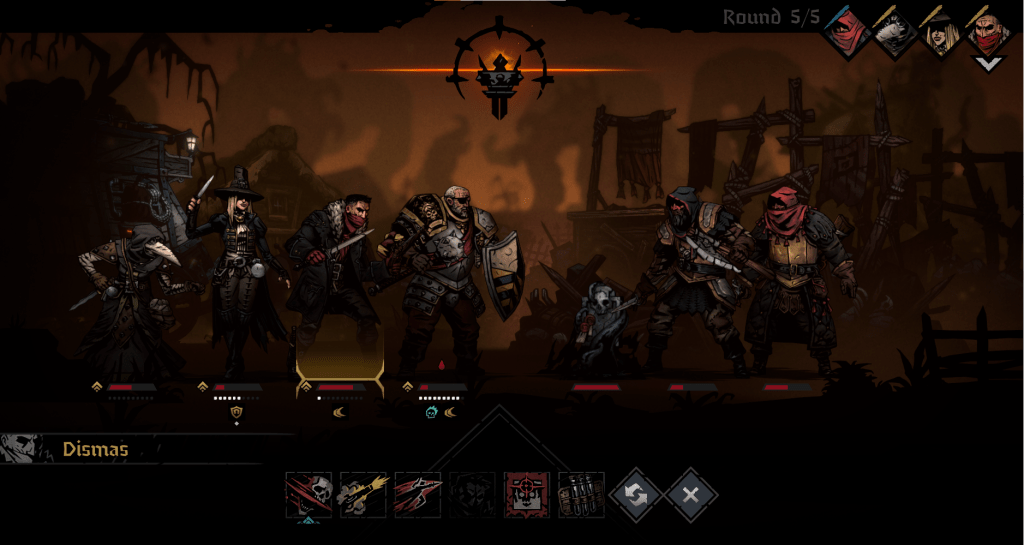Activate the red crosshair aim skill

[527, 495]
